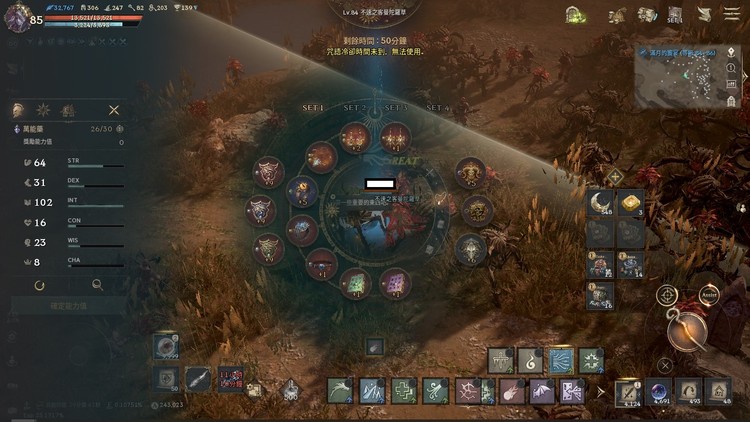Open the glowing green shop icon
Image resolution: width=750 pixels, height=422 pixels.
tap(574, 14)
